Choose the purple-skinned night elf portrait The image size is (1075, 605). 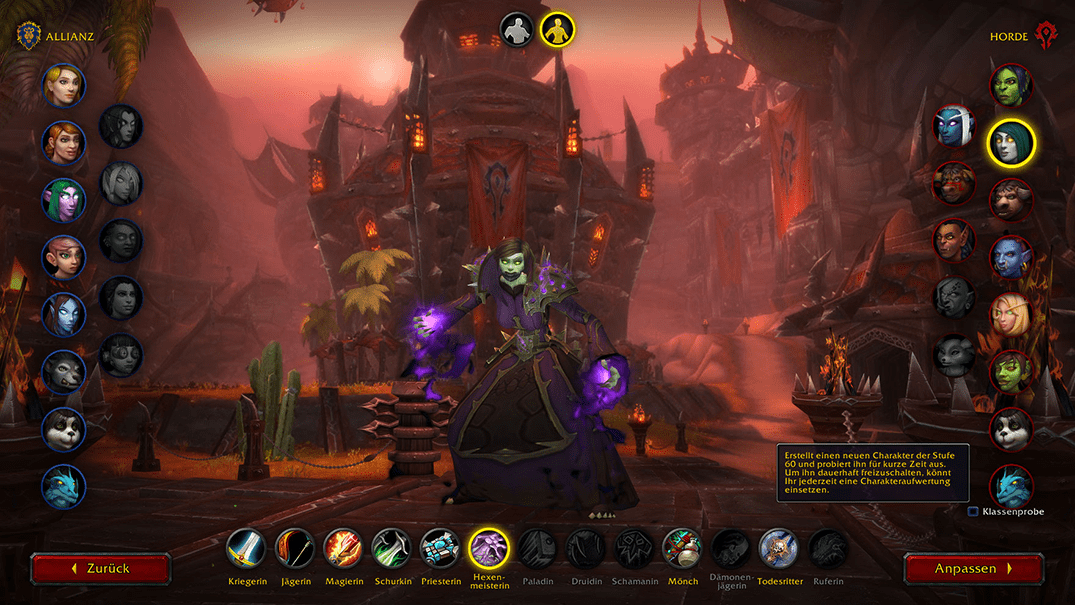point(63,200)
